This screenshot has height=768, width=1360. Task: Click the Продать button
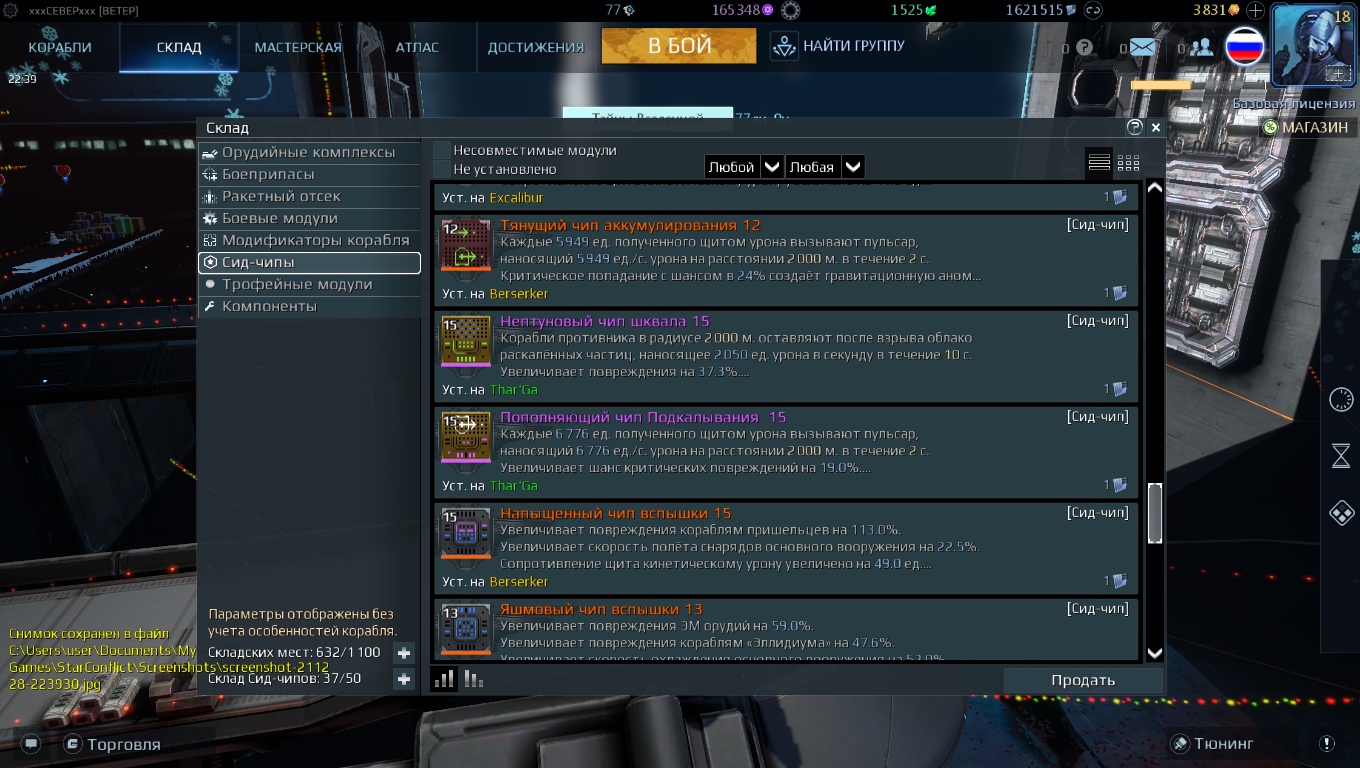[1082, 680]
